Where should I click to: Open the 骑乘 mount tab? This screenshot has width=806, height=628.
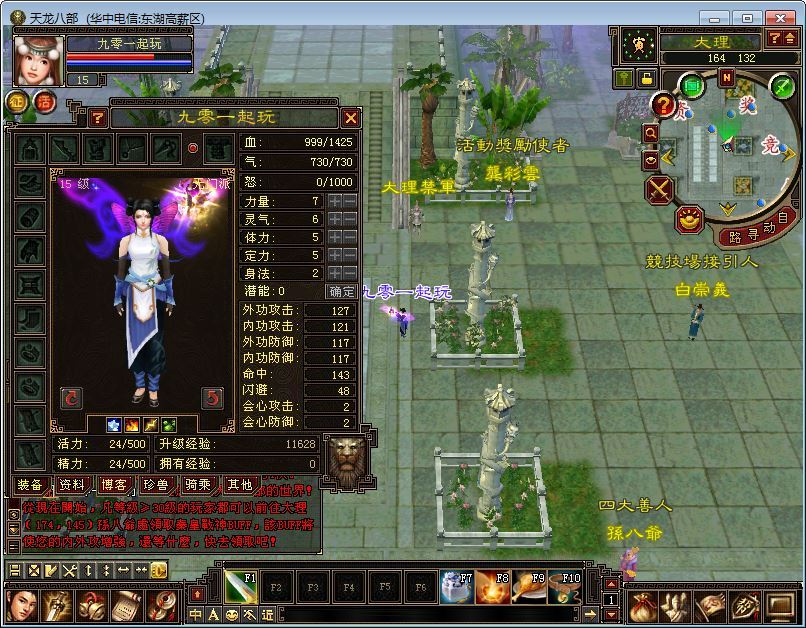[198, 484]
